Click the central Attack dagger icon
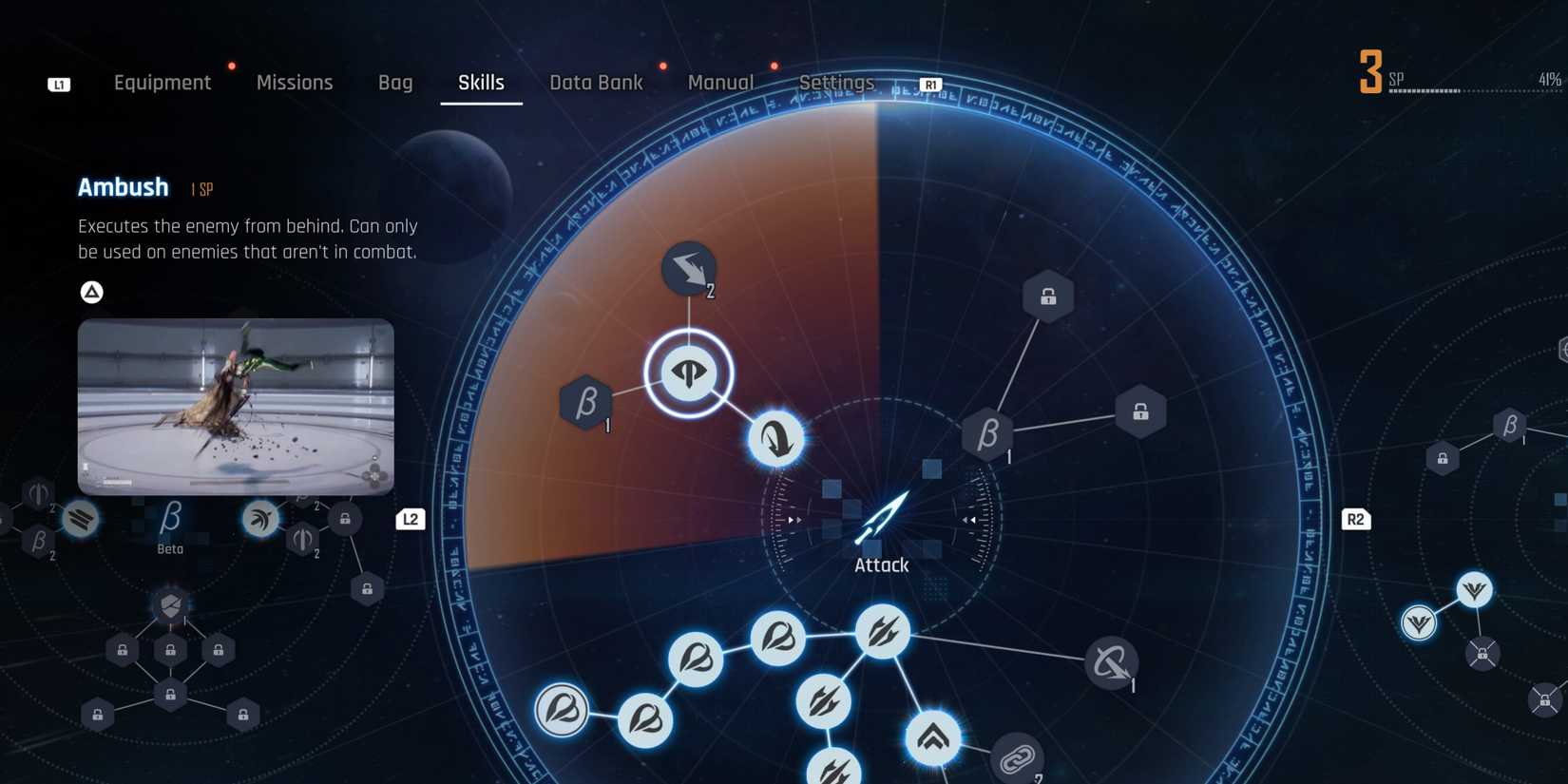1568x784 pixels. click(x=882, y=518)
